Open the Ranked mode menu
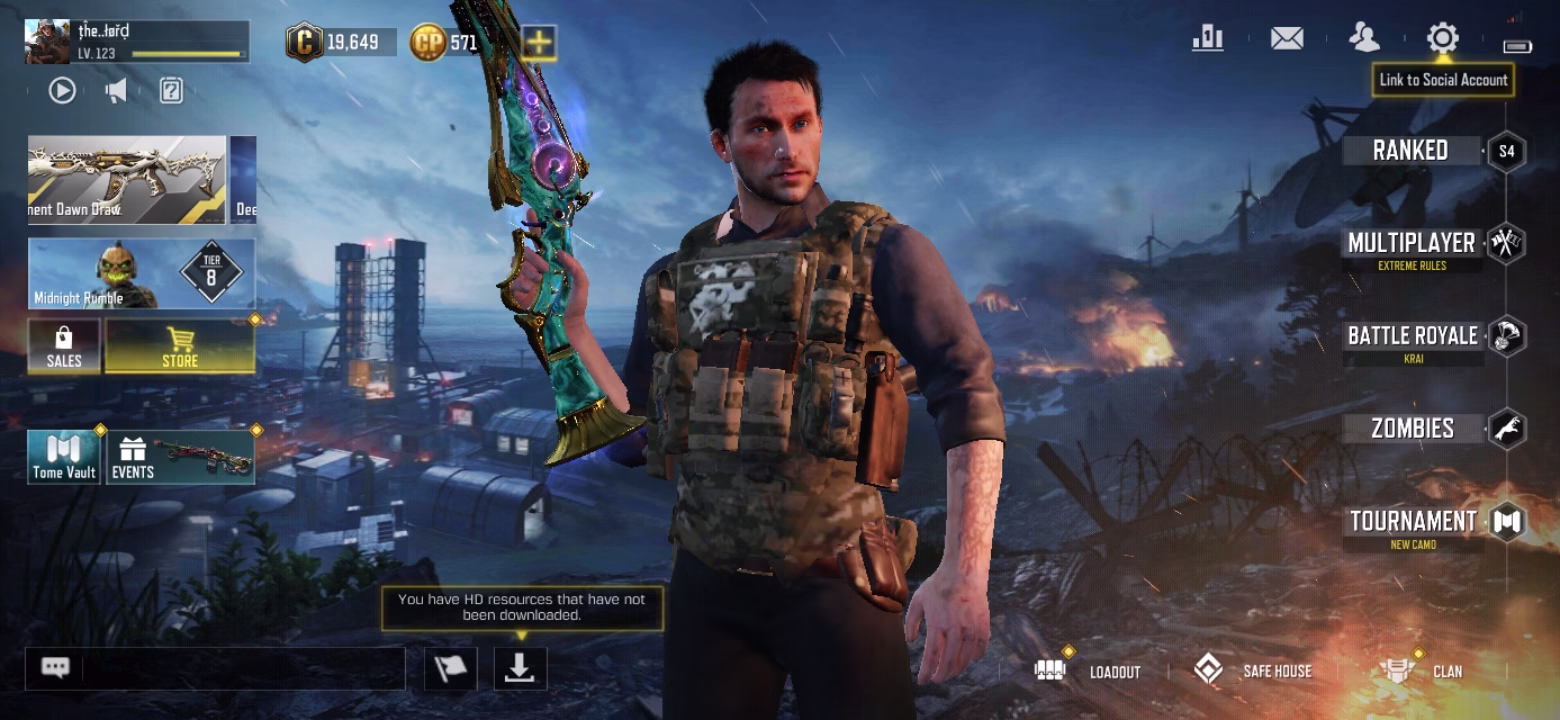The width and height of the screenshot is (1560, 720). pyautogui.click(x=1410, y=151)
